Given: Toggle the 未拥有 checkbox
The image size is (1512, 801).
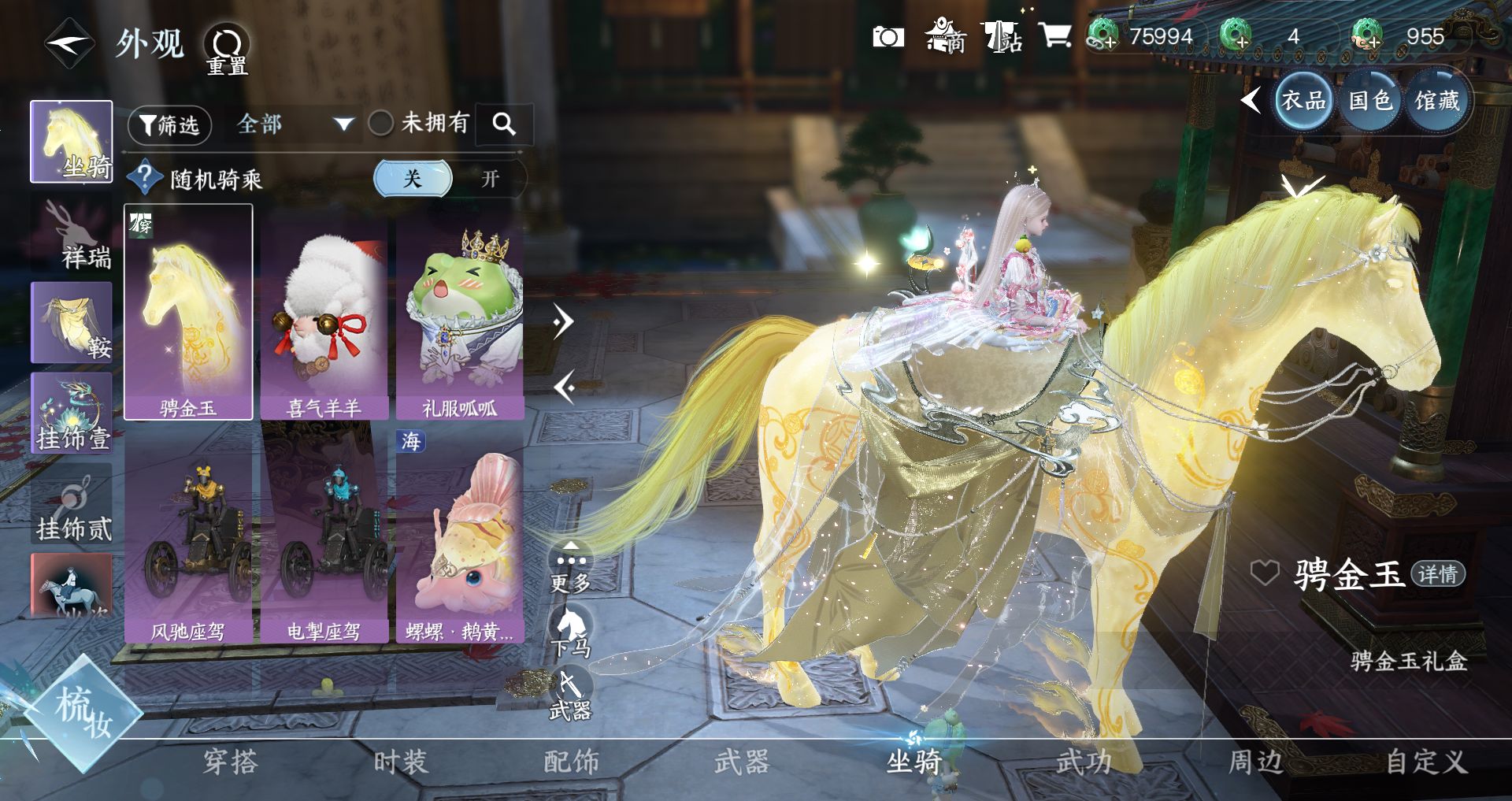Looking at the screenshot, I should pyautogui.click(x=381, y=123).
